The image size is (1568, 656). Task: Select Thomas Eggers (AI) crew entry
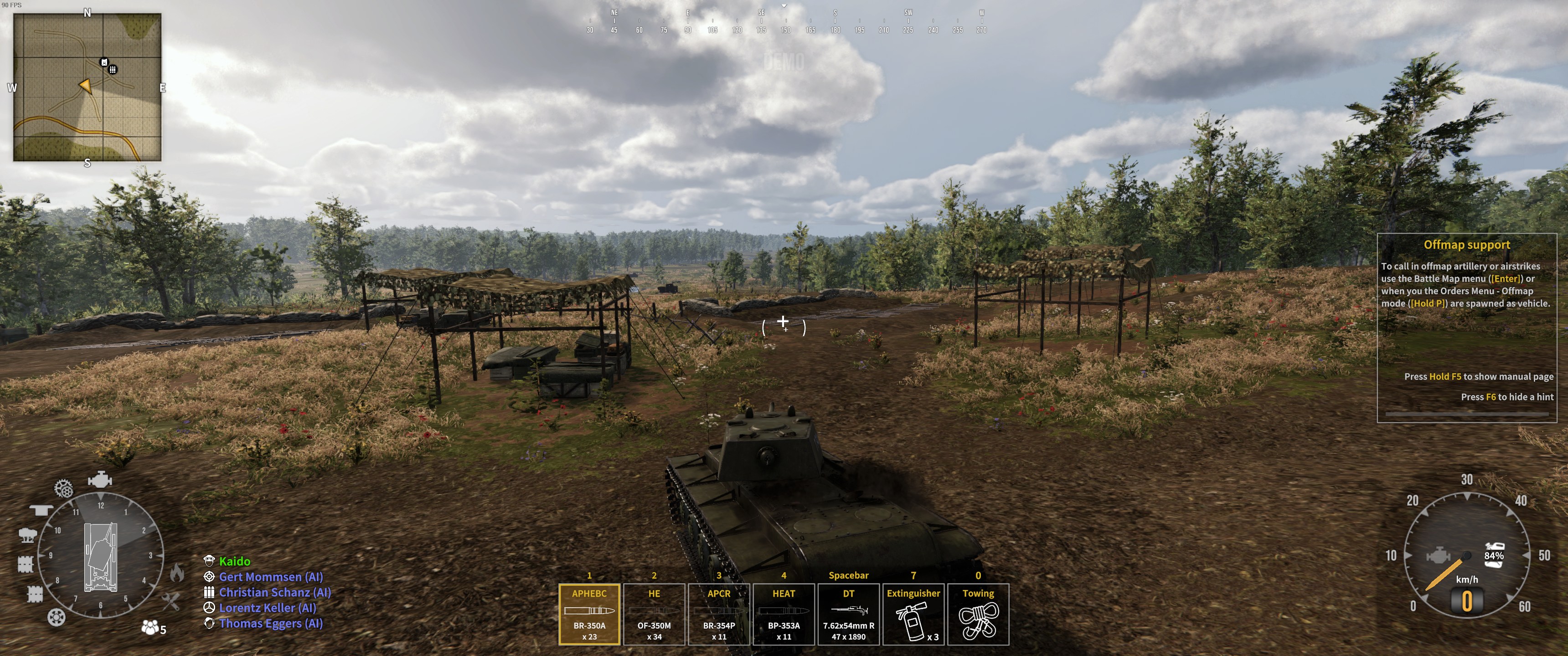(271, 623)
